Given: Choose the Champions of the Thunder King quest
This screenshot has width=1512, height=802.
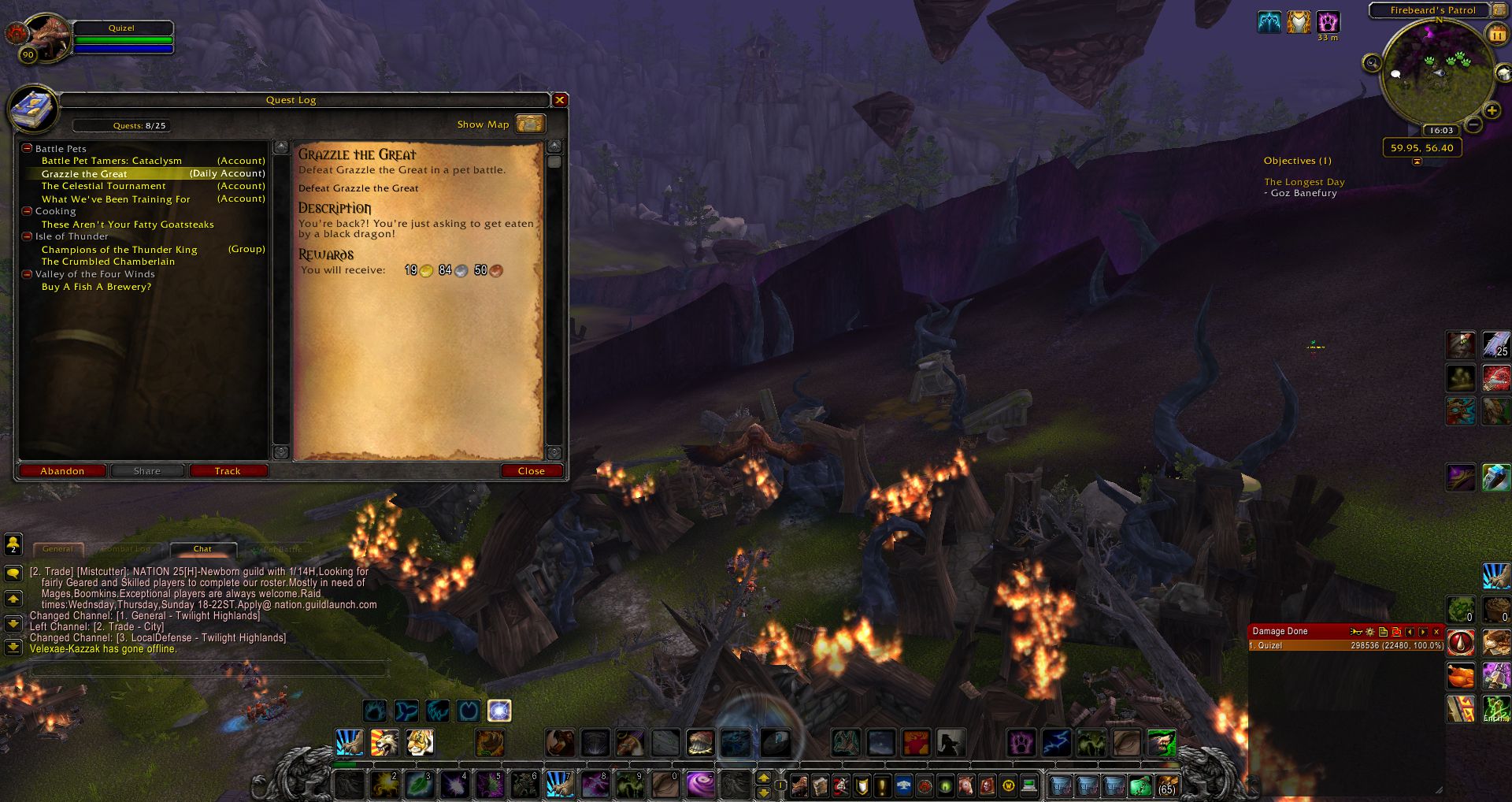Looking at the screenshot, I should (x=120, y=250).
